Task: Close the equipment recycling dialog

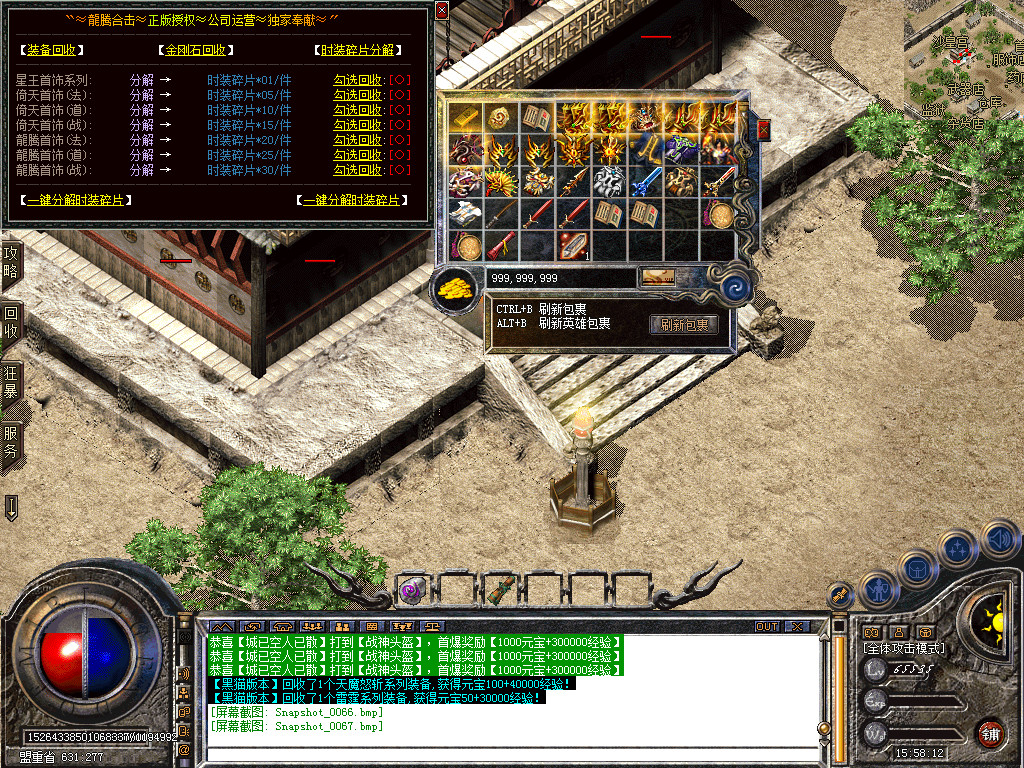Action: pos(442,12)
